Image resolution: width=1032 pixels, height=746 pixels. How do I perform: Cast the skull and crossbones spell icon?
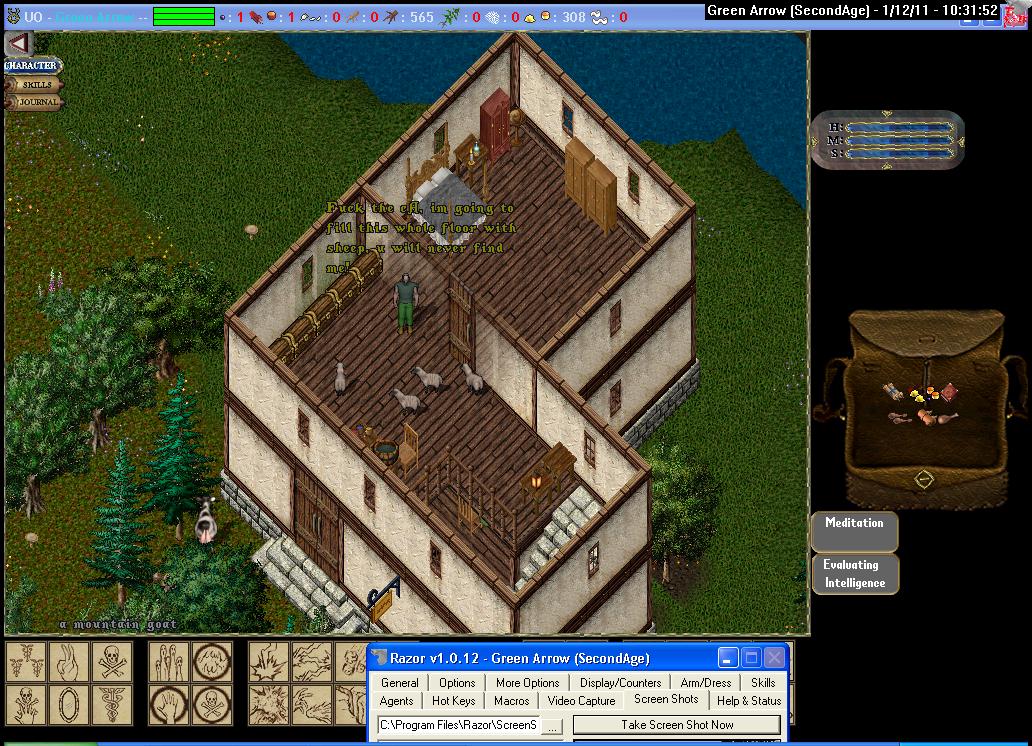point(111,661)
